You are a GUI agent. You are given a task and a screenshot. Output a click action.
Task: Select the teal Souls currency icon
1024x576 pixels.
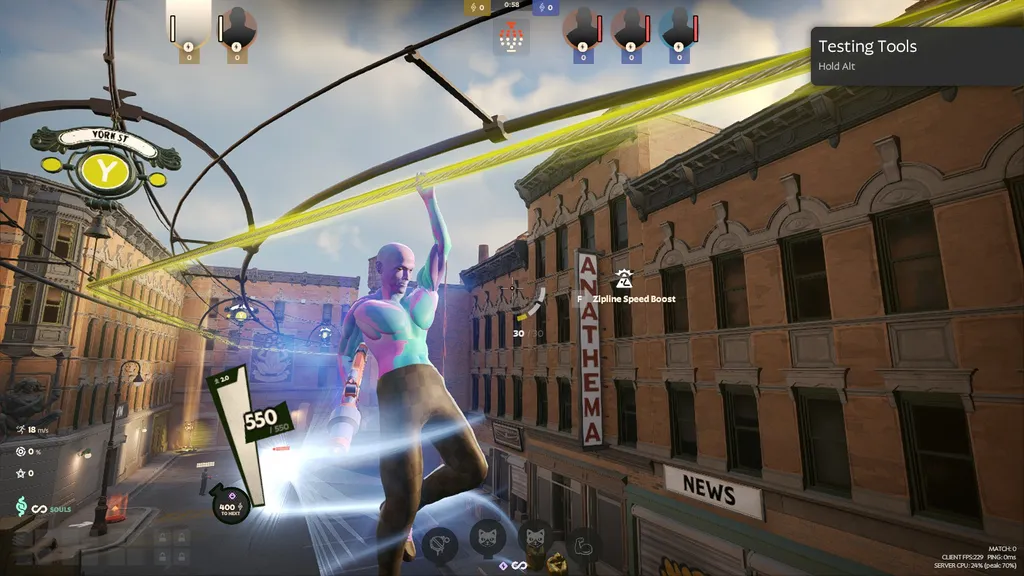20,507
